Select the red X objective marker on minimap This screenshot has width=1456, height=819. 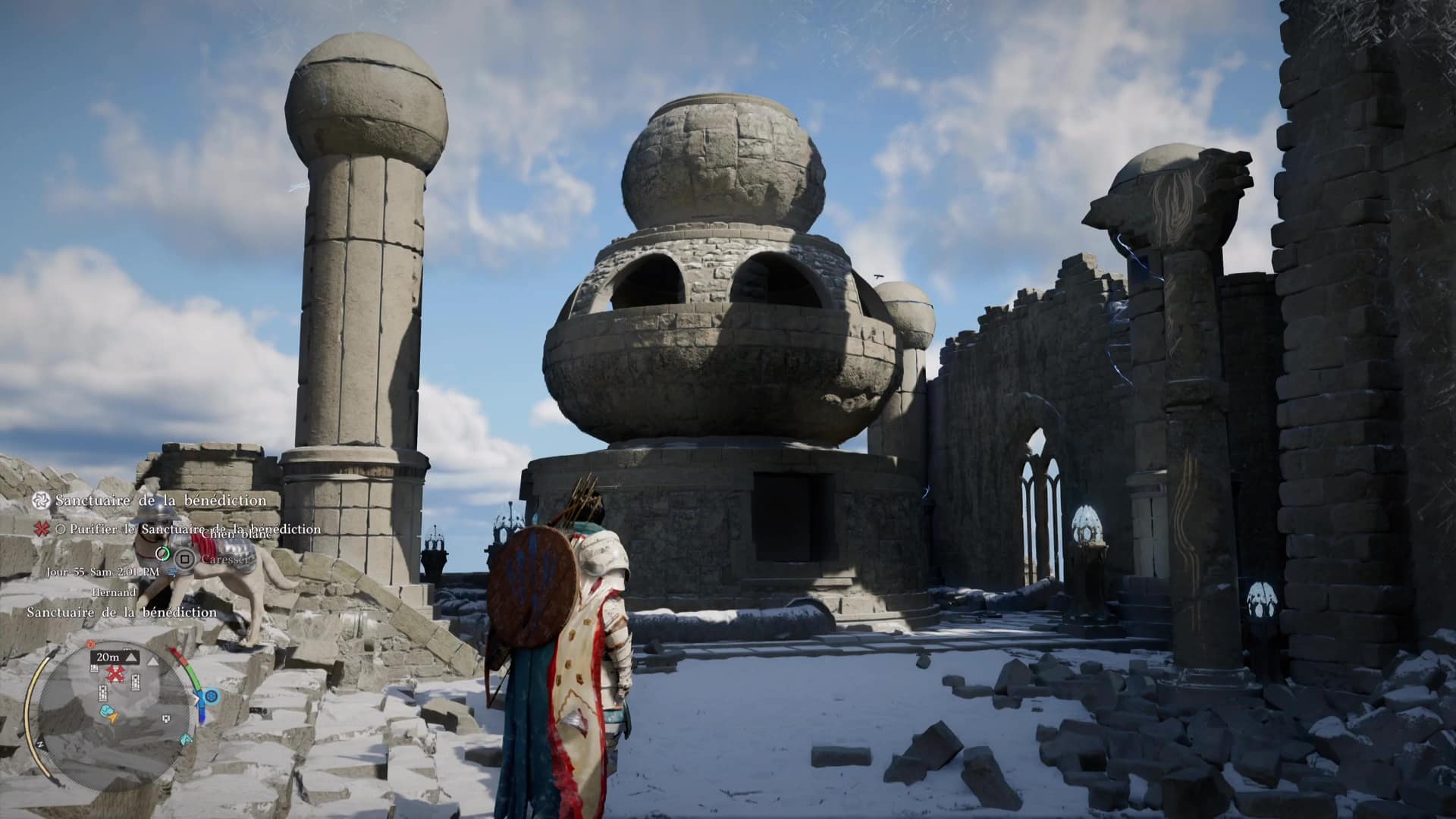[115, 674]
